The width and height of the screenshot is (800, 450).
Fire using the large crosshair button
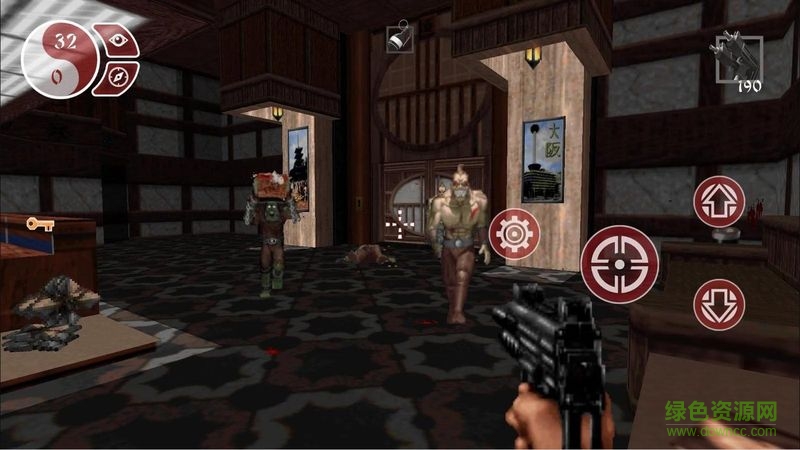619,263
